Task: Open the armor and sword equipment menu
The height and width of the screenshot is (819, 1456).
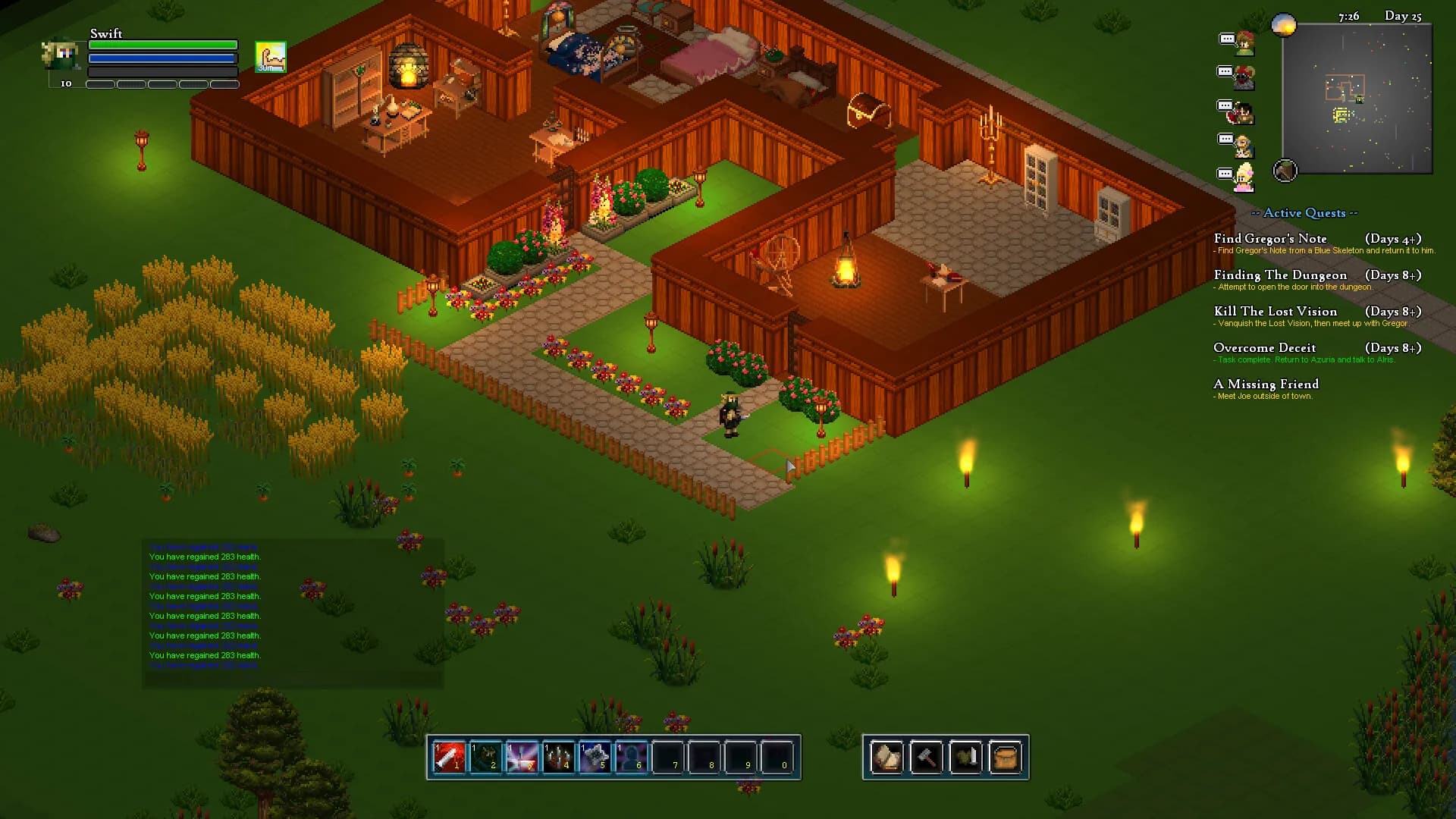Action: coord(965,757)
